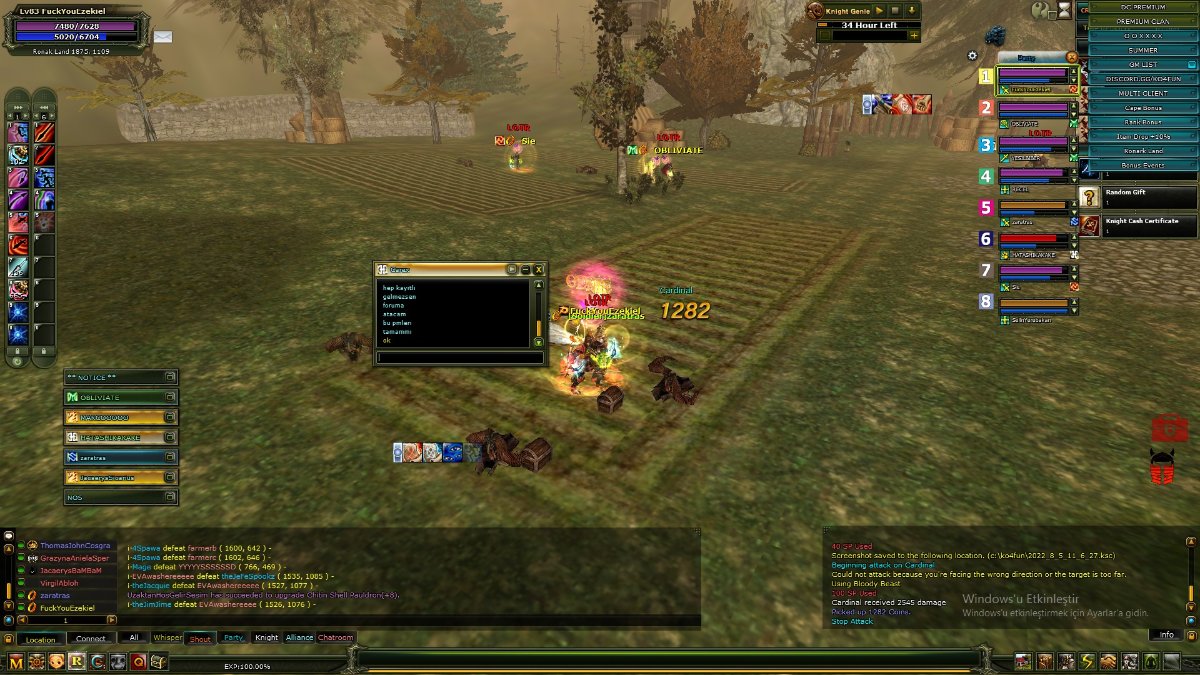This screenshot has width=1200, height=675.
Task: Open the Random Gift item
Action: 1137,197
